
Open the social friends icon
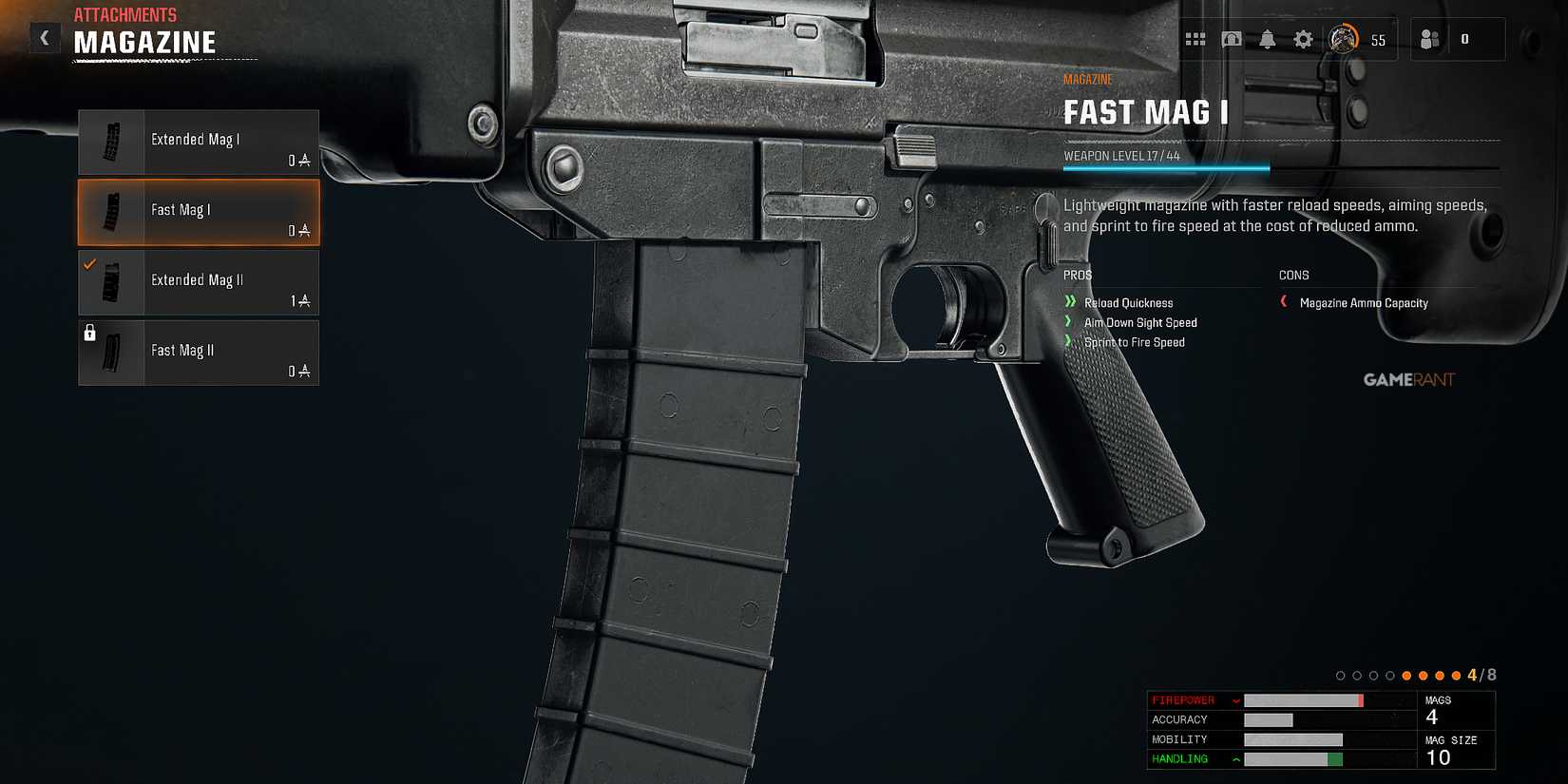click(1428, 39)
